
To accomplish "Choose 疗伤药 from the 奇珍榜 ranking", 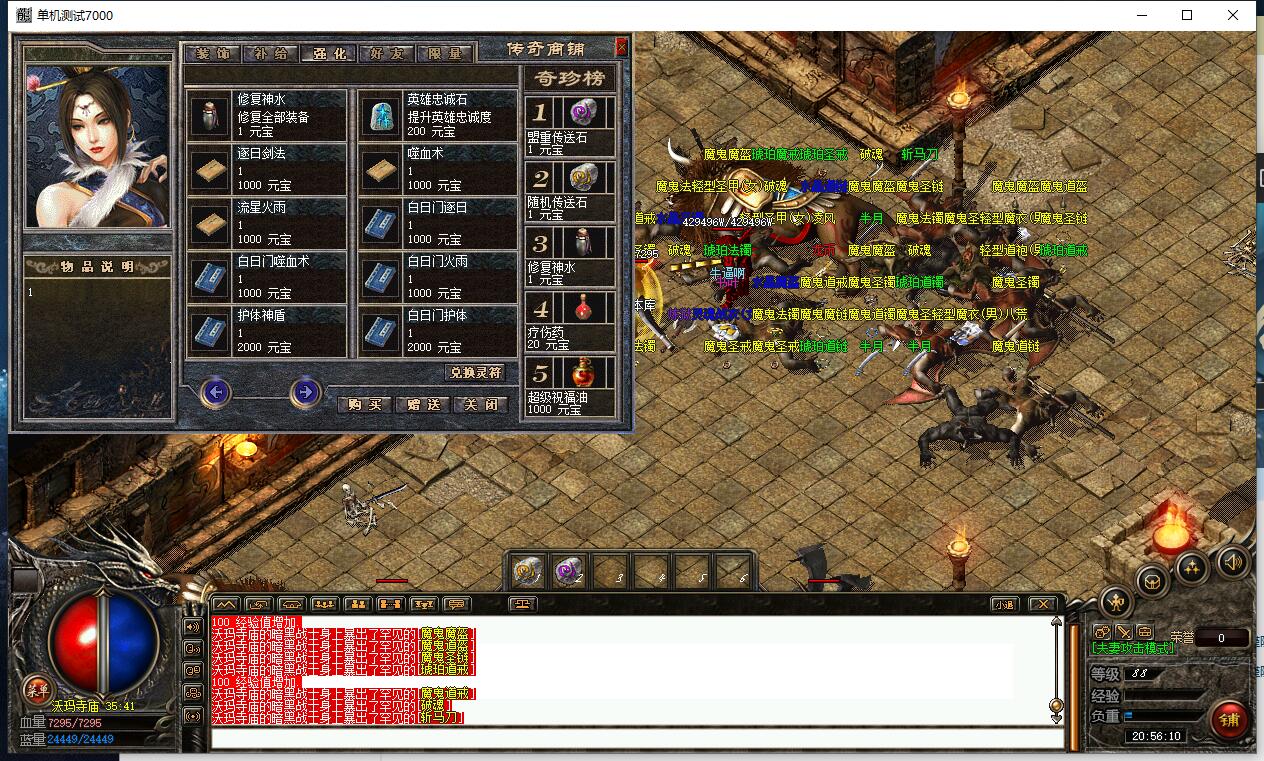I will point(570,323).
